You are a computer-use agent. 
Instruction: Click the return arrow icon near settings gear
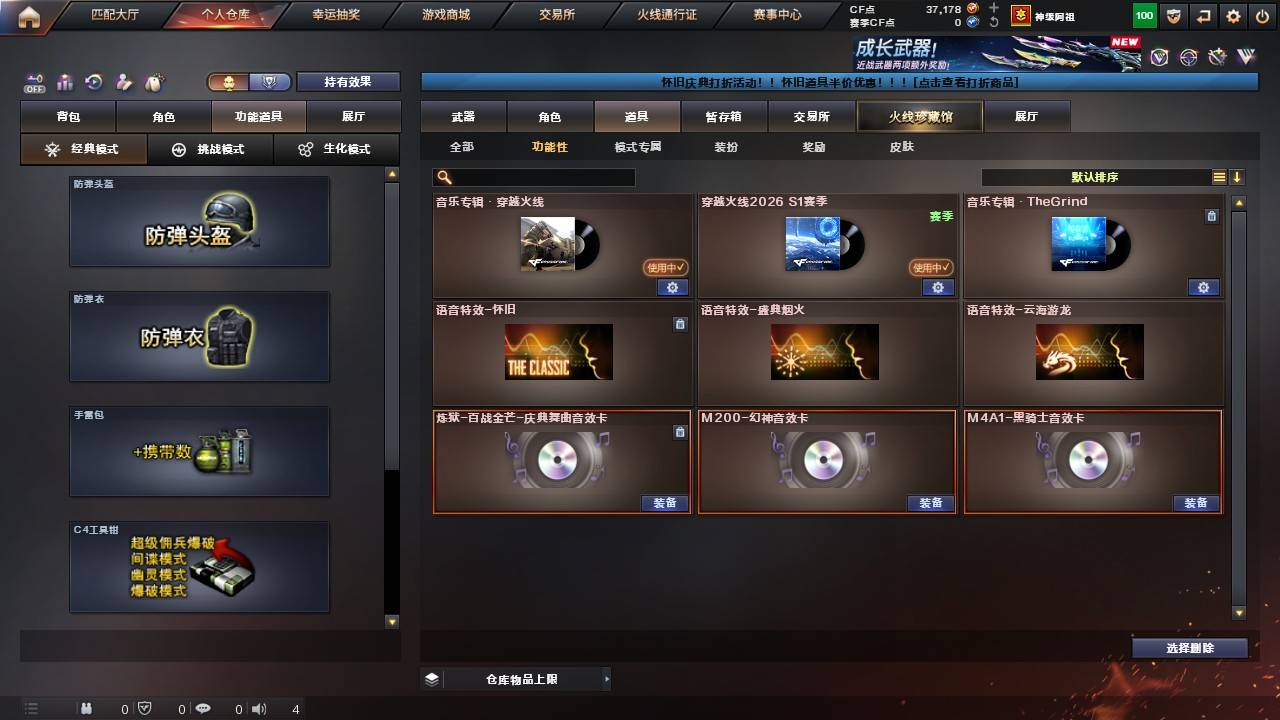1203,15
